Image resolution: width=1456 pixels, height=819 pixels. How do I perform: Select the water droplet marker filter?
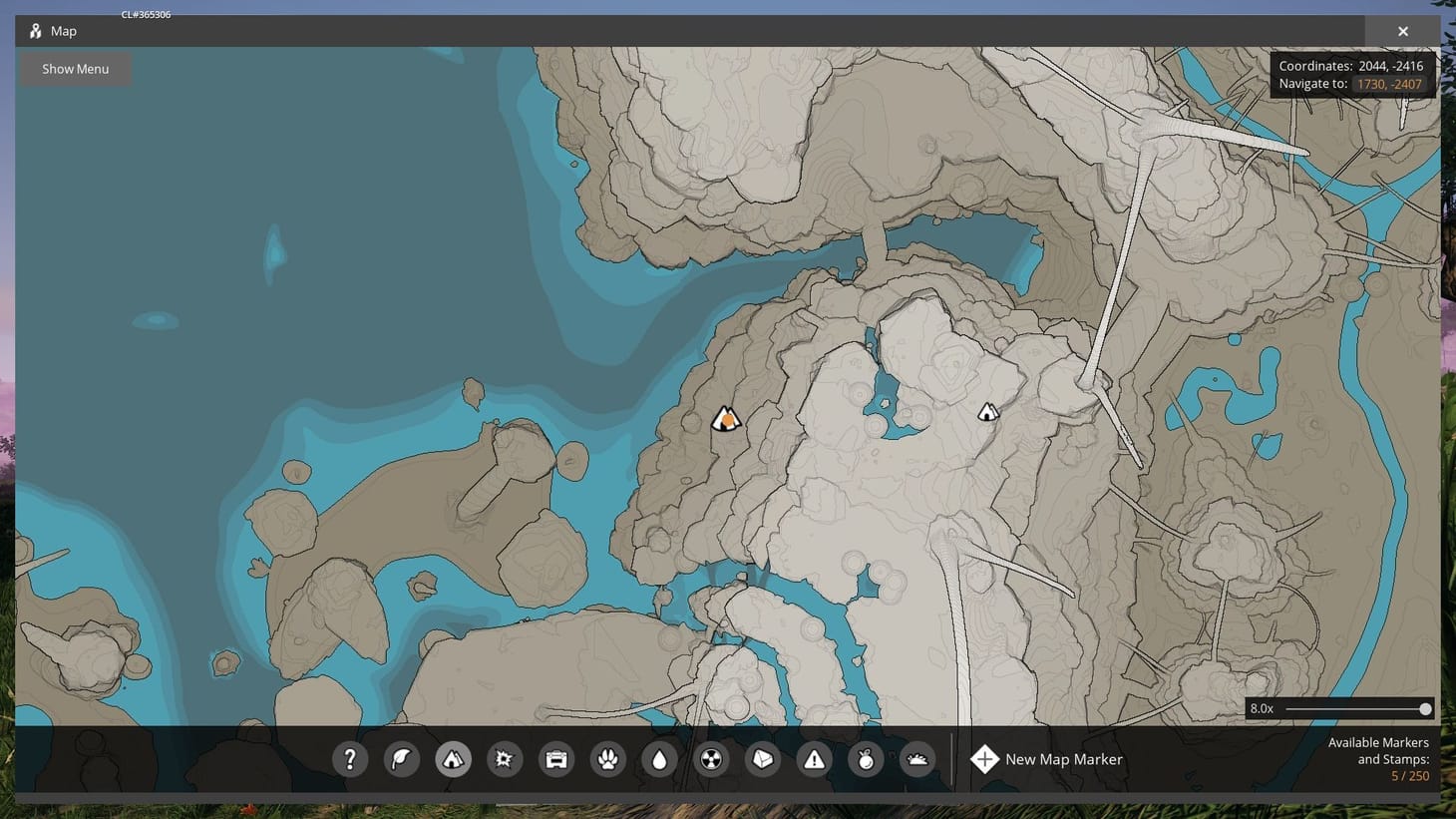pyautogui.click(x=660, y=759)
